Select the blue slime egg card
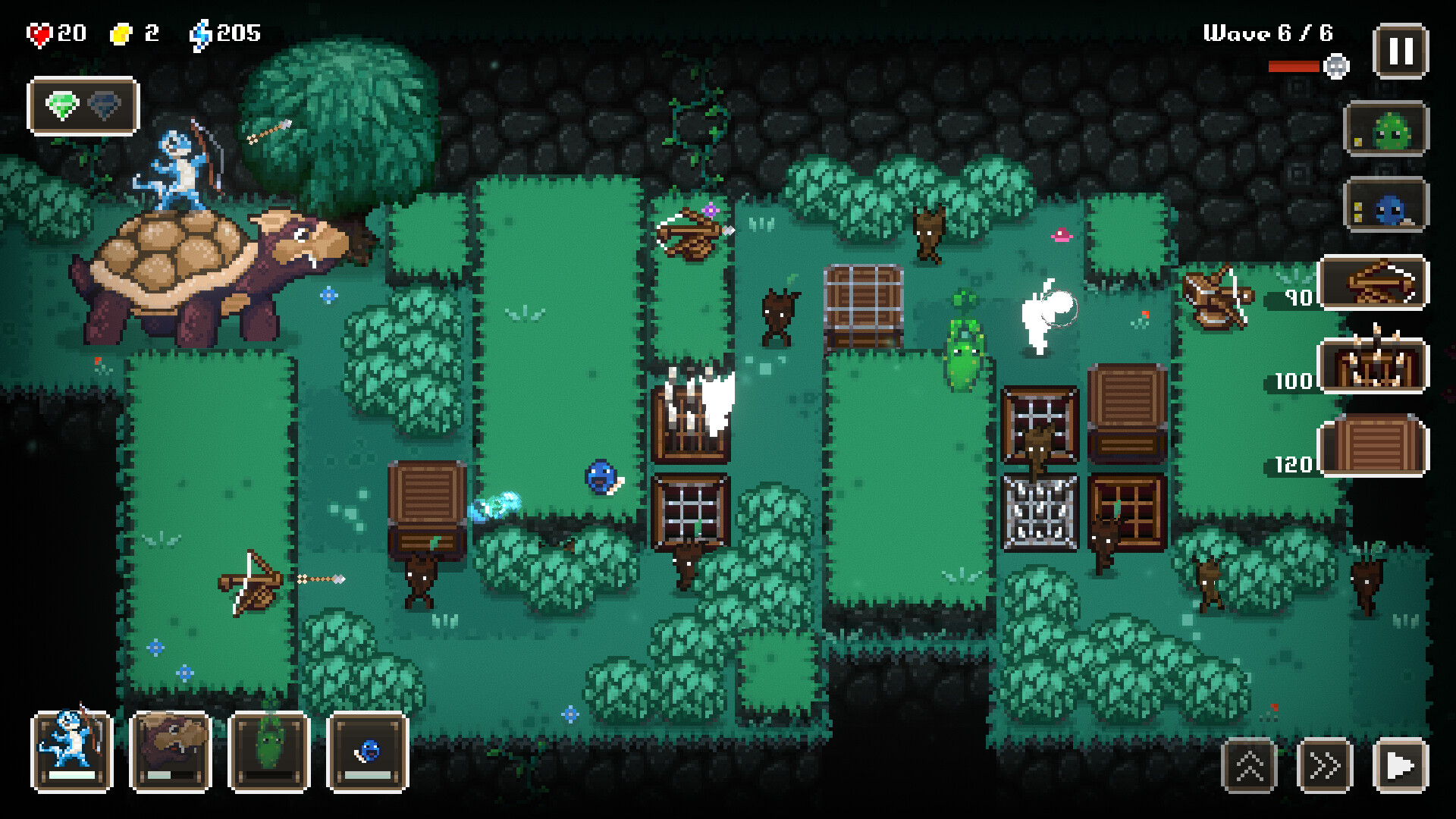 pyautogui.click(x=365, y=752)
